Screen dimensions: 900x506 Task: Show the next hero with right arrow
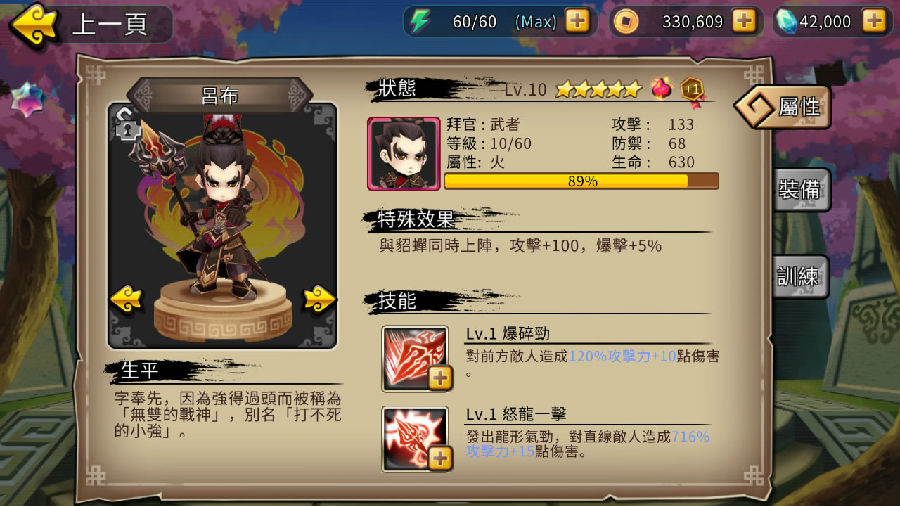pyautogui.click(x=319, y=297)
